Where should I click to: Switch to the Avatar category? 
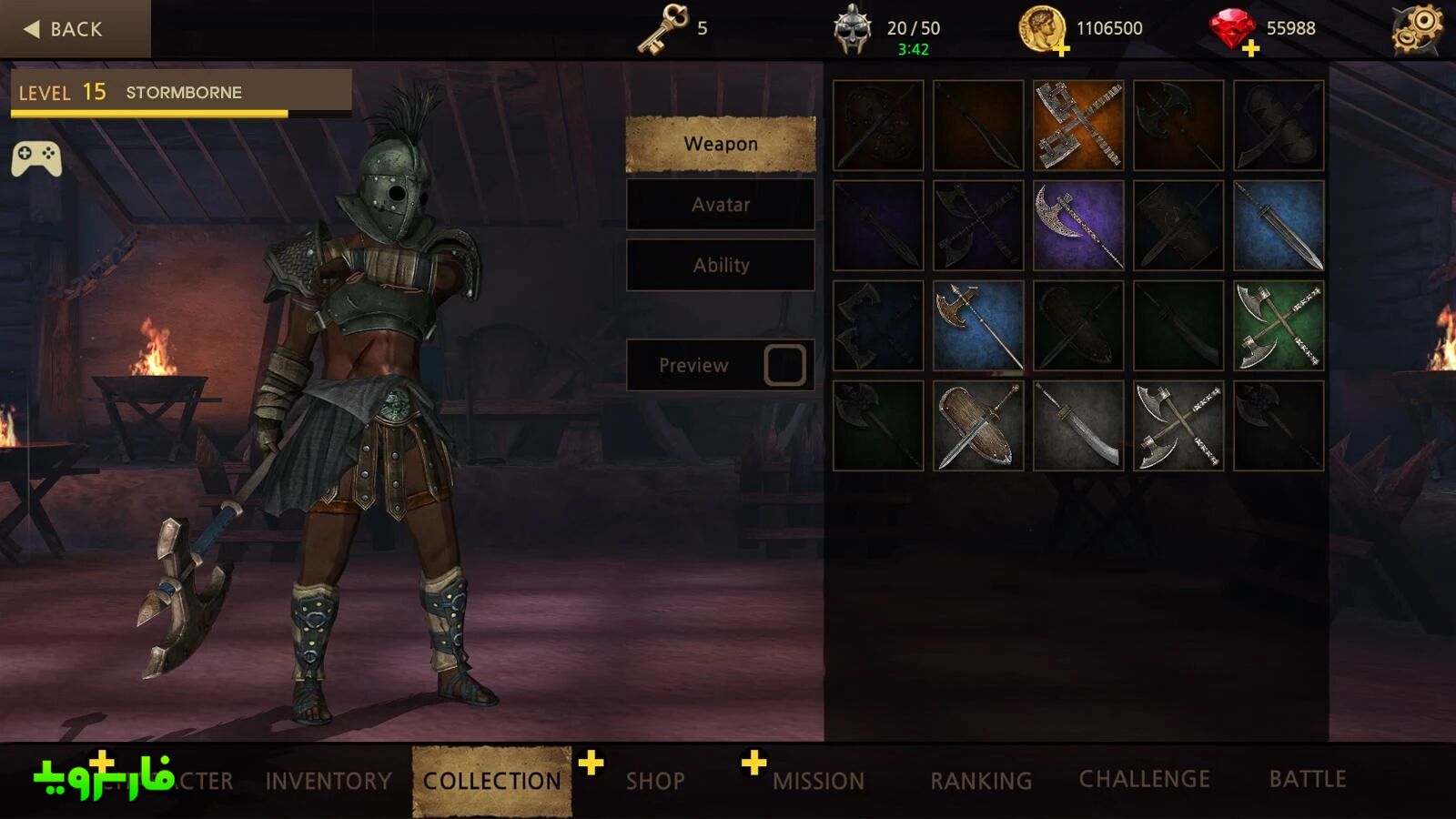pos(720,205)
